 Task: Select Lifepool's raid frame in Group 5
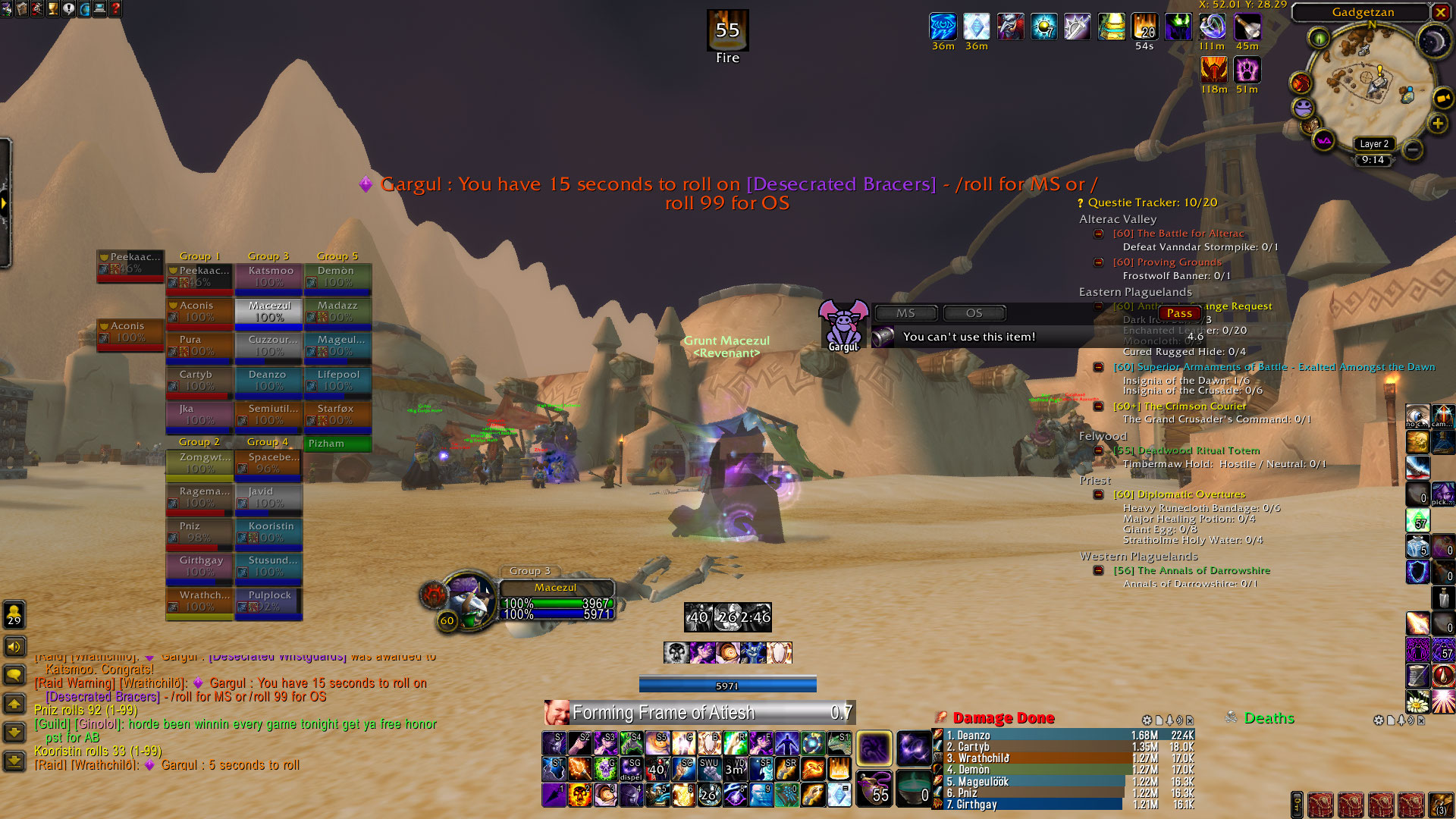[337, 380]
